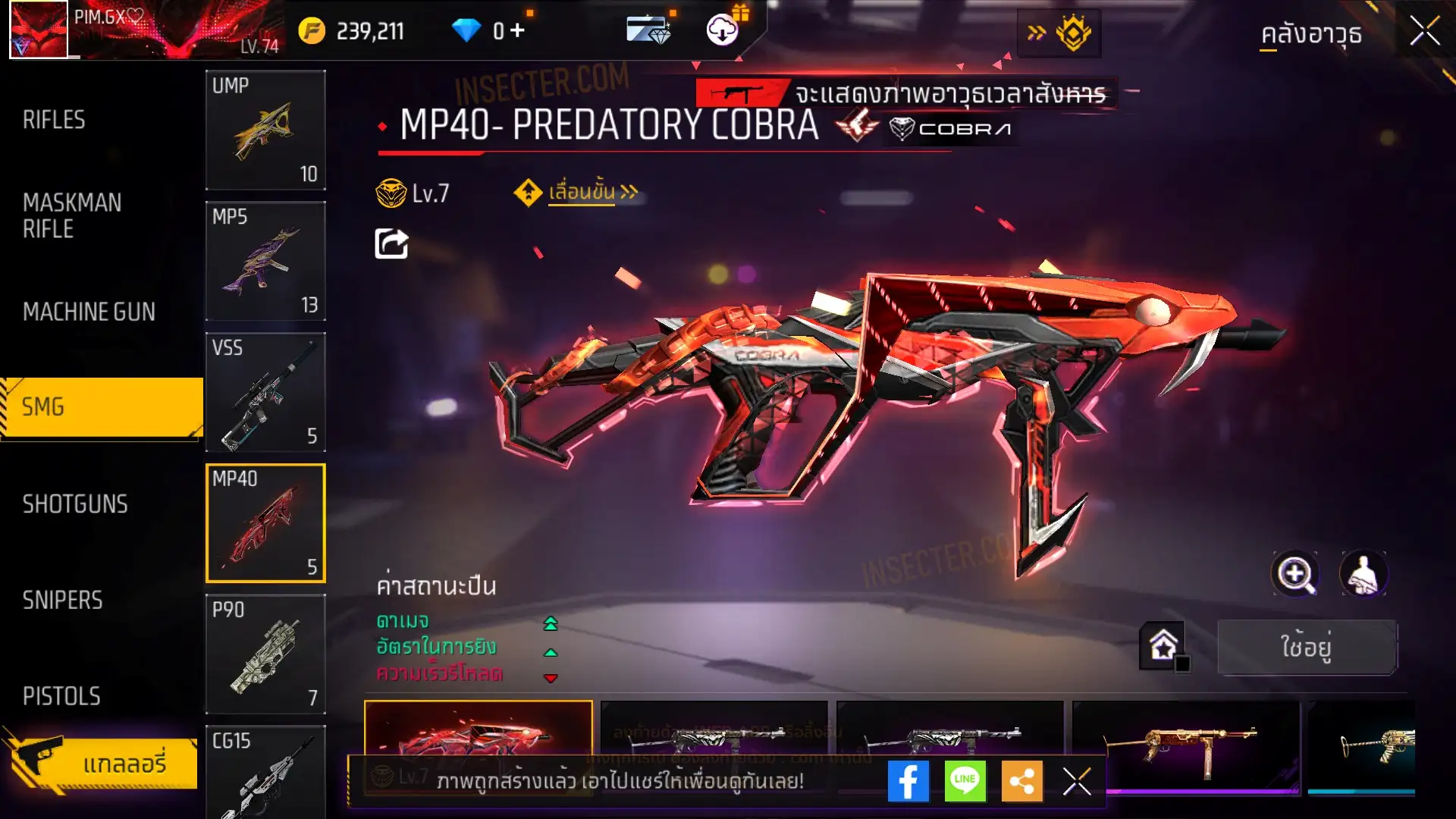Close the share banner
The width and height of the screenshot is (1456, 819).
pyautogui.click(x=1076, y=781)
